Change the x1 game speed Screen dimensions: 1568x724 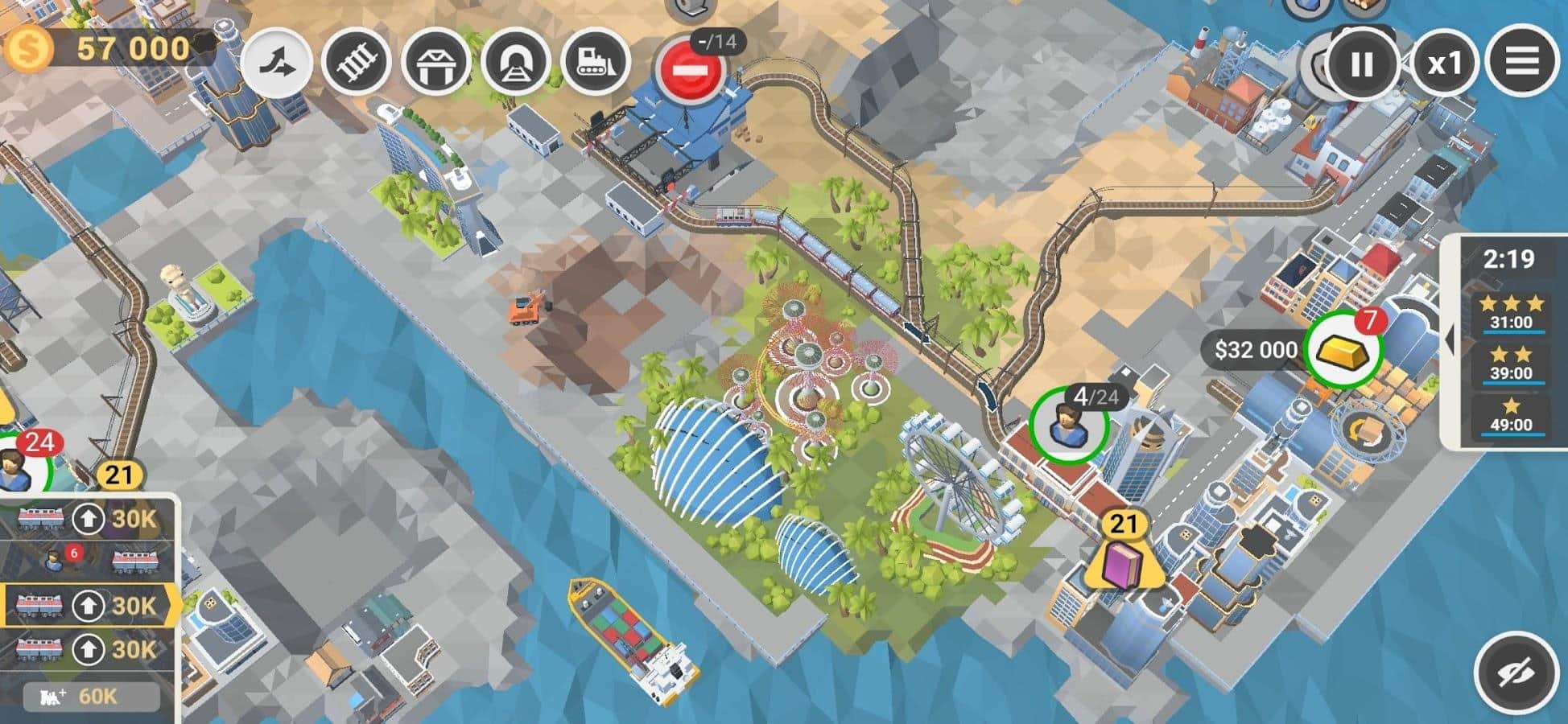1443,64
